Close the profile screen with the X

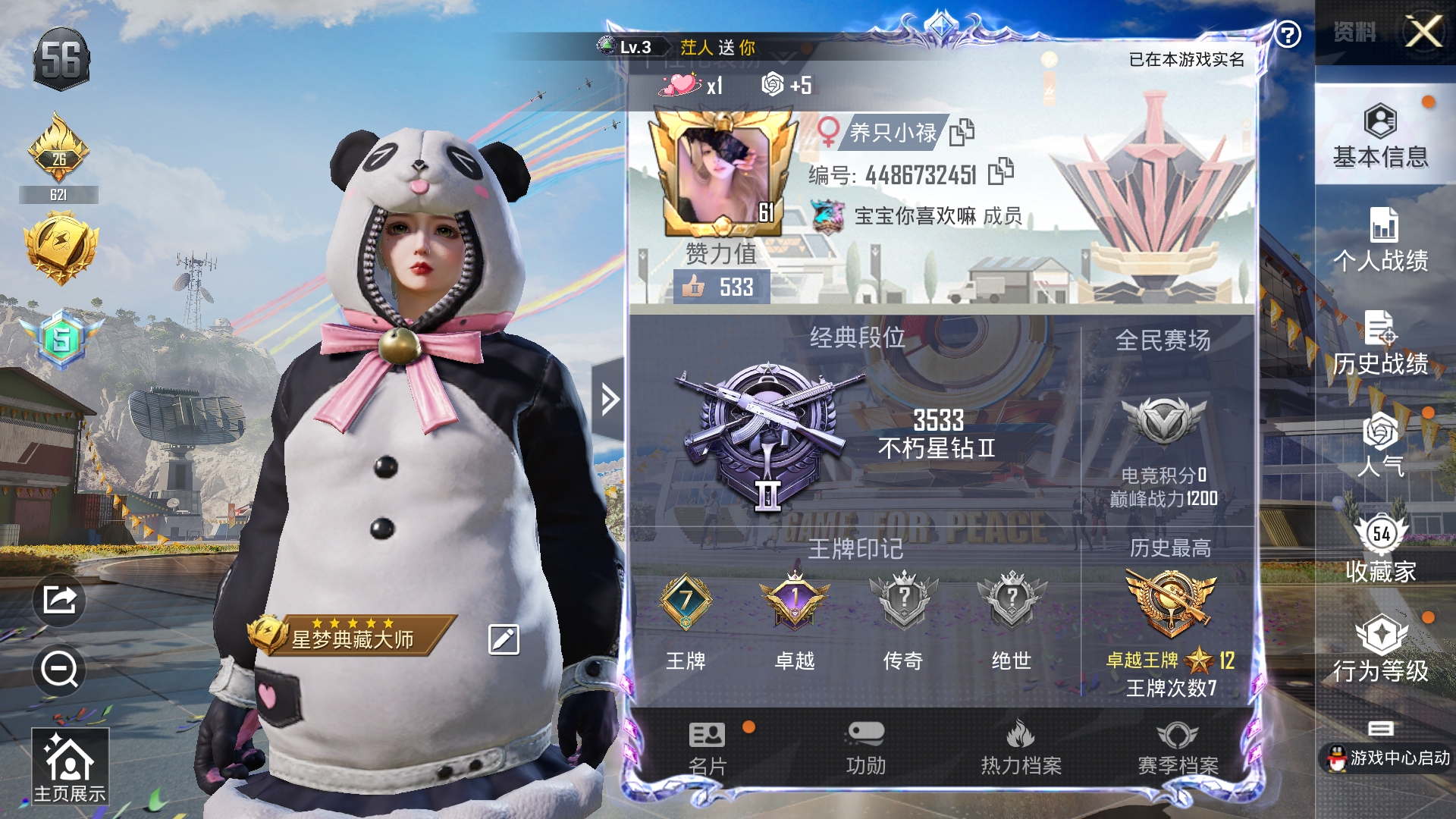pyautogui.click(x=1423, y=32)
